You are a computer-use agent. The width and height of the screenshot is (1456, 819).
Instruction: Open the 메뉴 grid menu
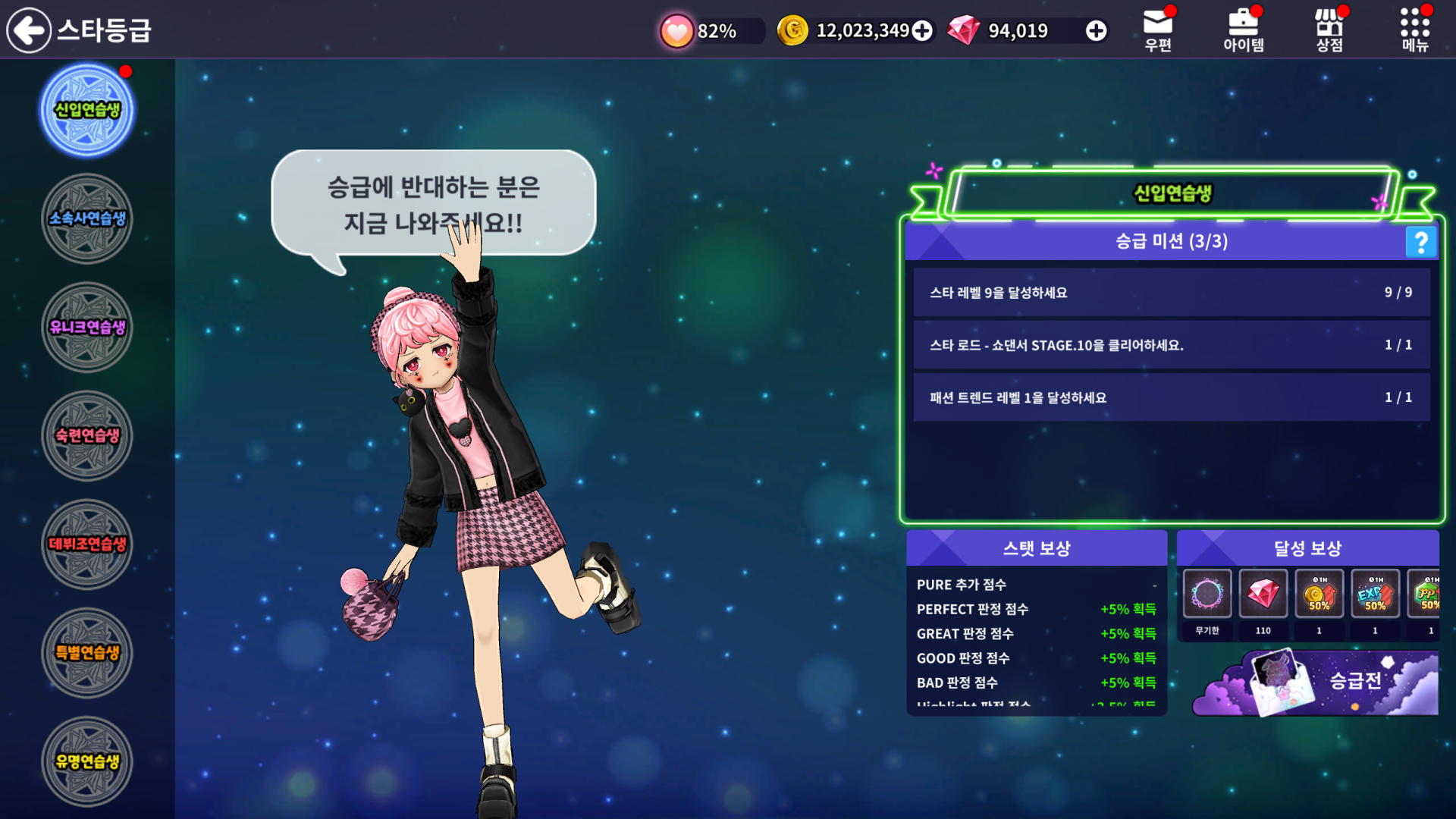[1415, 30]
